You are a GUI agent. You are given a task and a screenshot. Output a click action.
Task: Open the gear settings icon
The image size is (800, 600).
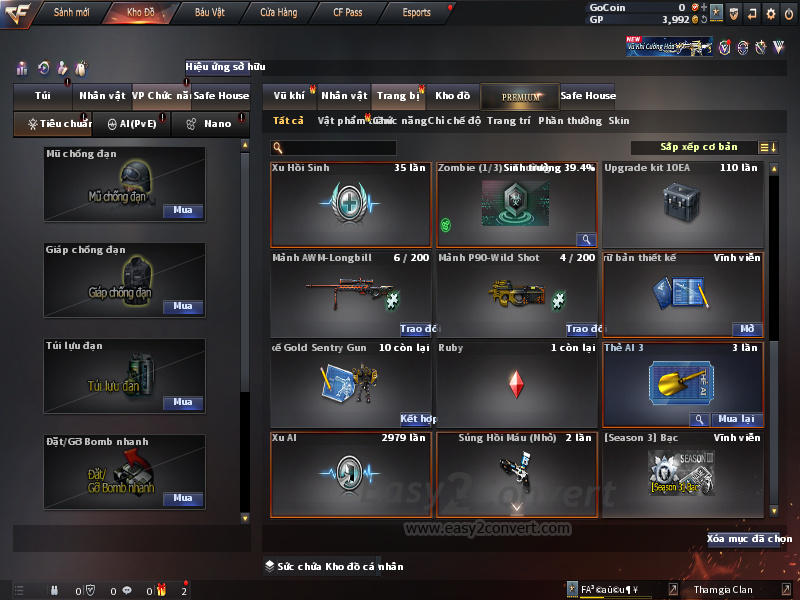click(771, 14)
